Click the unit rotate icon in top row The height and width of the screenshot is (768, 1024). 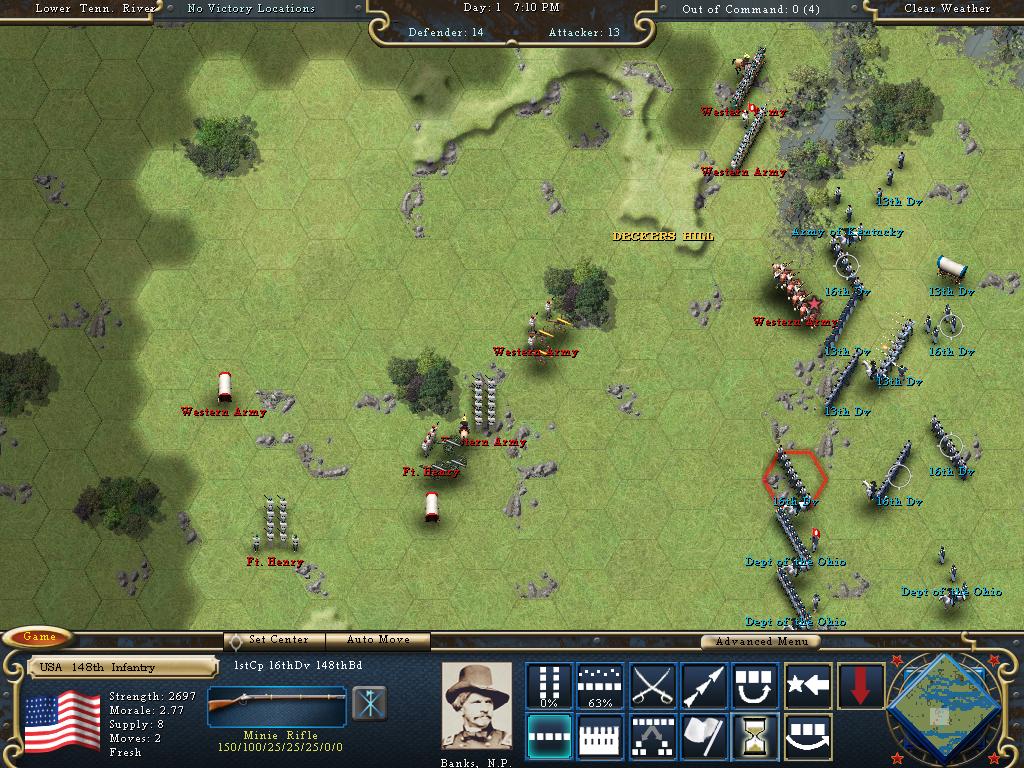click(x=756, y=685)
